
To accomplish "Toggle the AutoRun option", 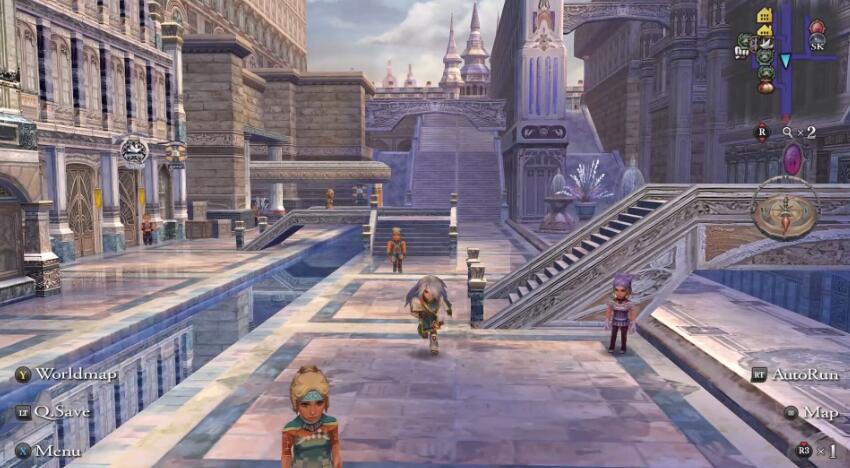I will (x=795, y=374).
